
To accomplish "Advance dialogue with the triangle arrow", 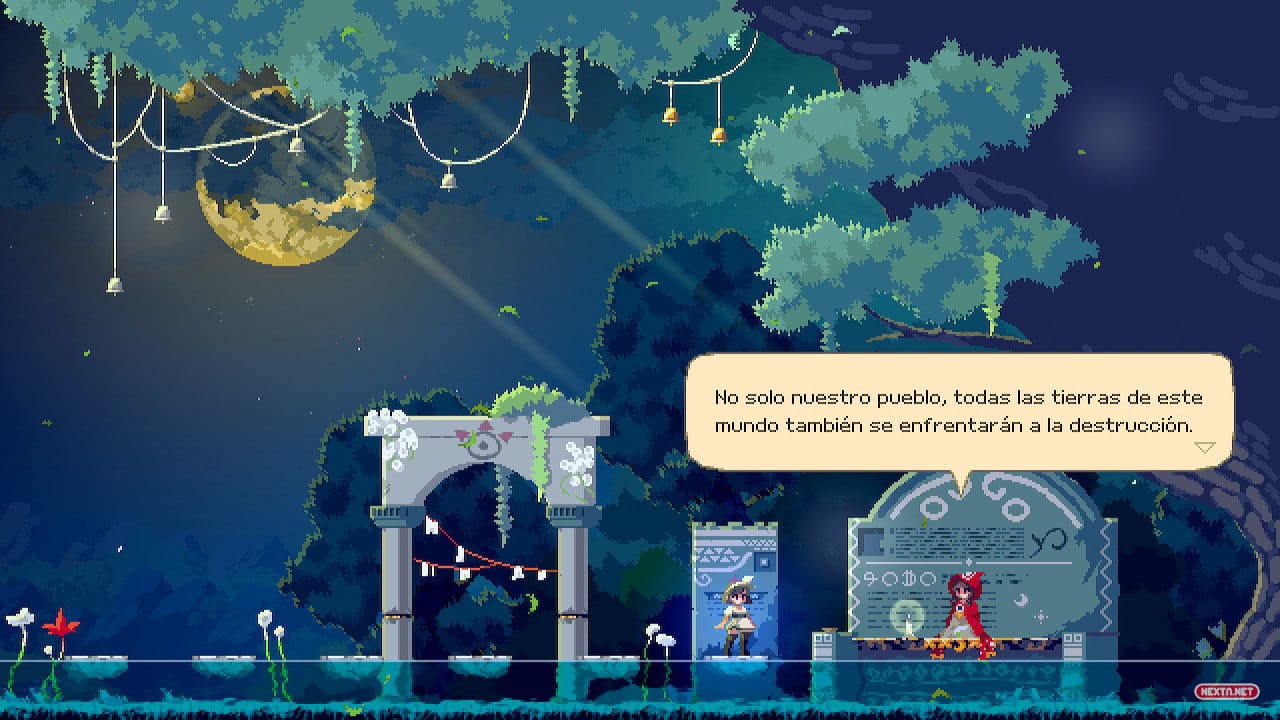I will click(x=1205, y=447).
